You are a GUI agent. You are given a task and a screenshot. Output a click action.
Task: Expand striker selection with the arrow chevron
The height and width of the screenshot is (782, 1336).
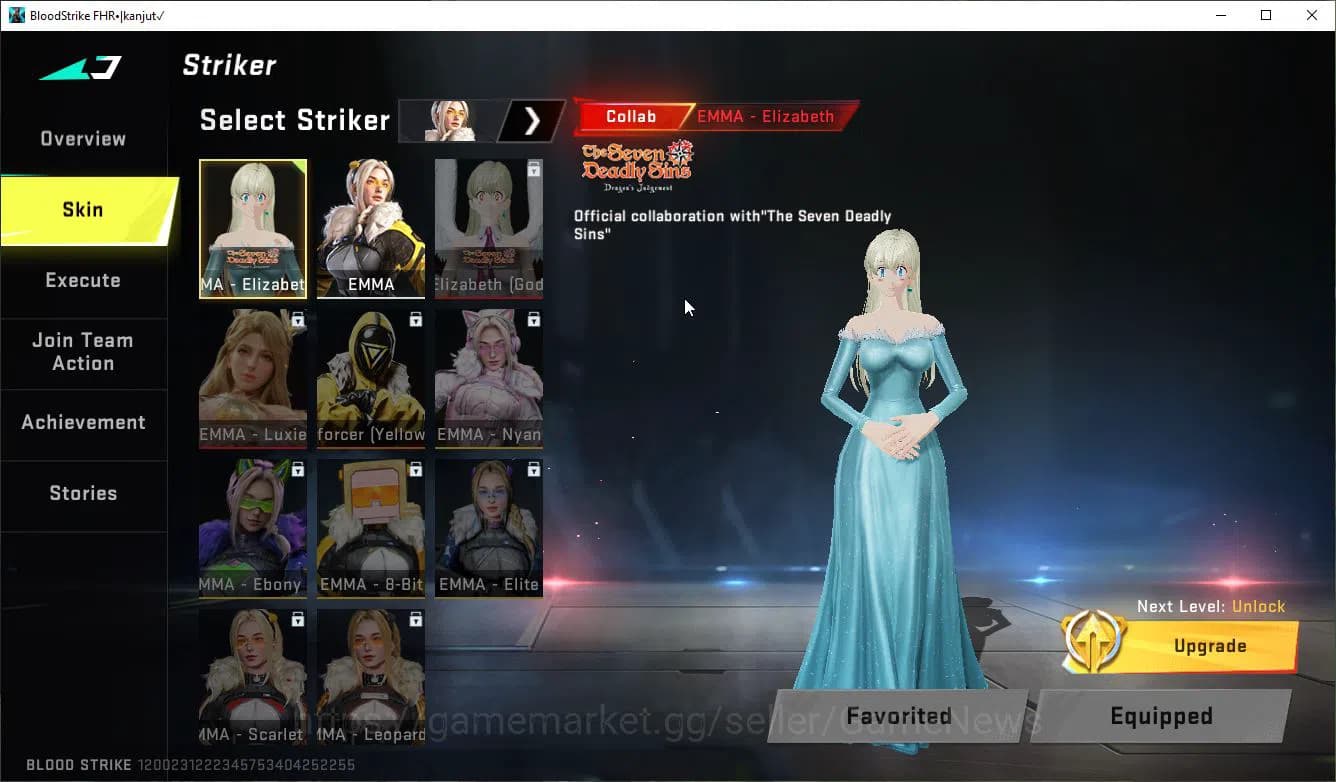pos(531,121)
